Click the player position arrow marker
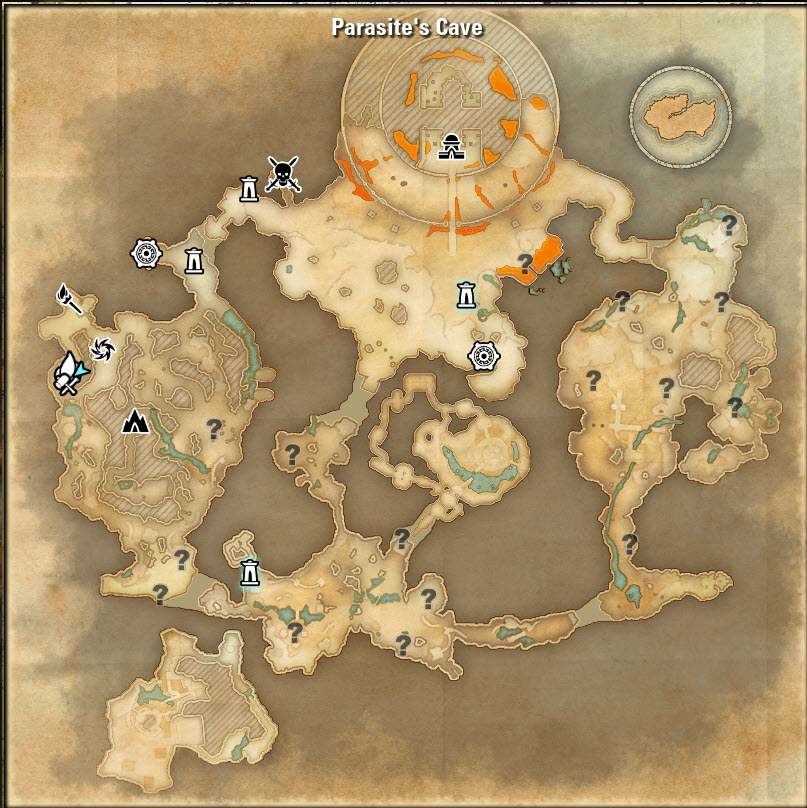The height and width of the screenshot is (808, 807). [x=70, y=375]
